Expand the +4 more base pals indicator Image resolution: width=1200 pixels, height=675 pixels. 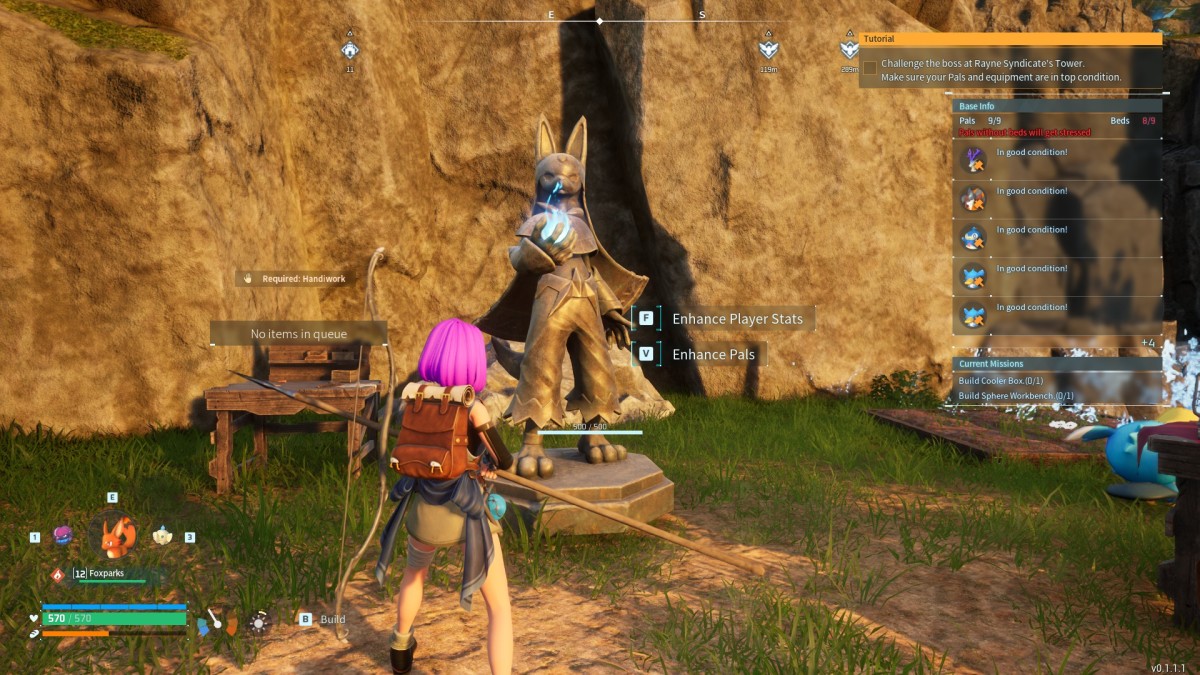(x=1148, y=342)
